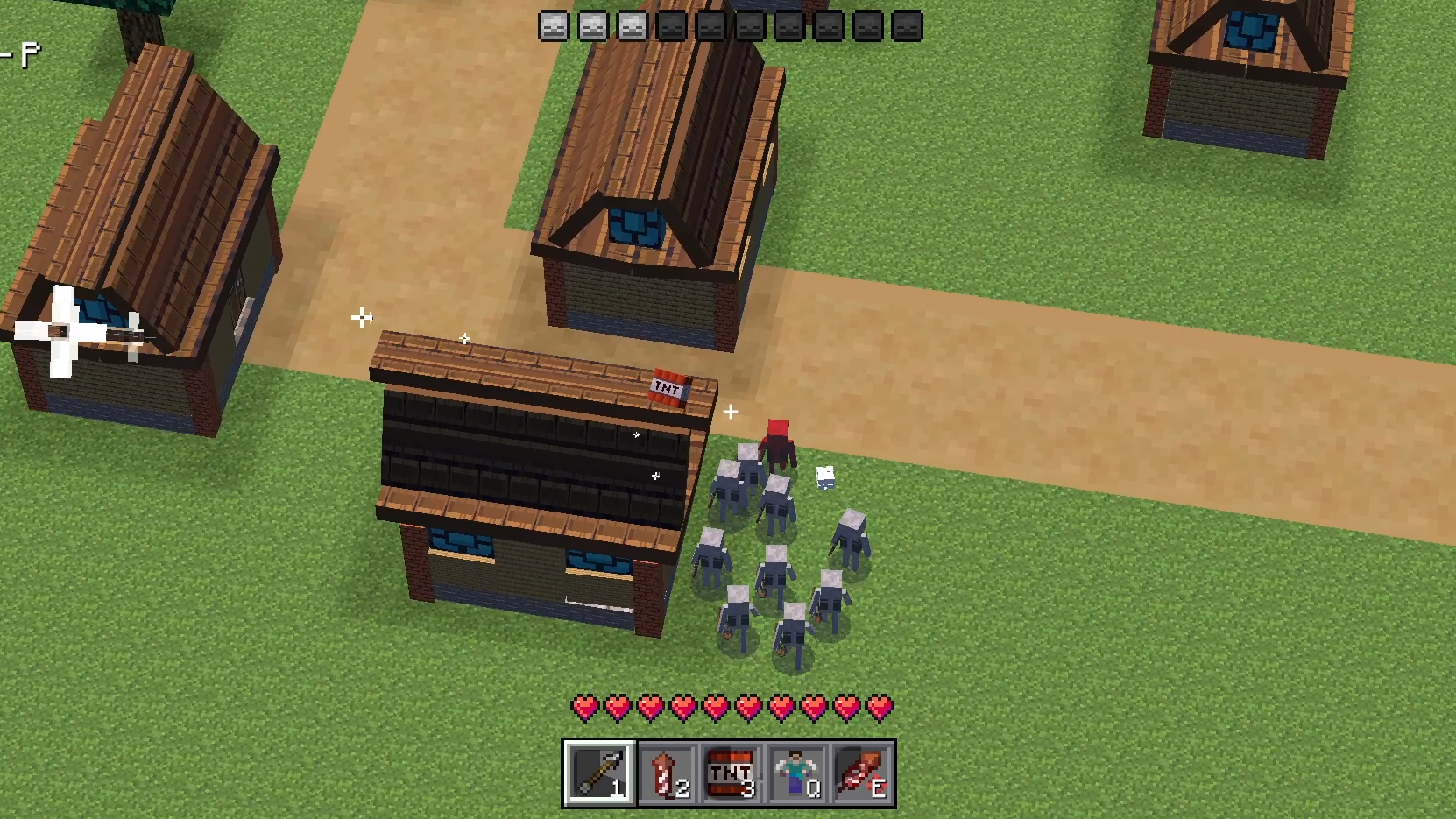
Task: Select the TNT item in hotbar slot 3
Action: pos(732,772)
